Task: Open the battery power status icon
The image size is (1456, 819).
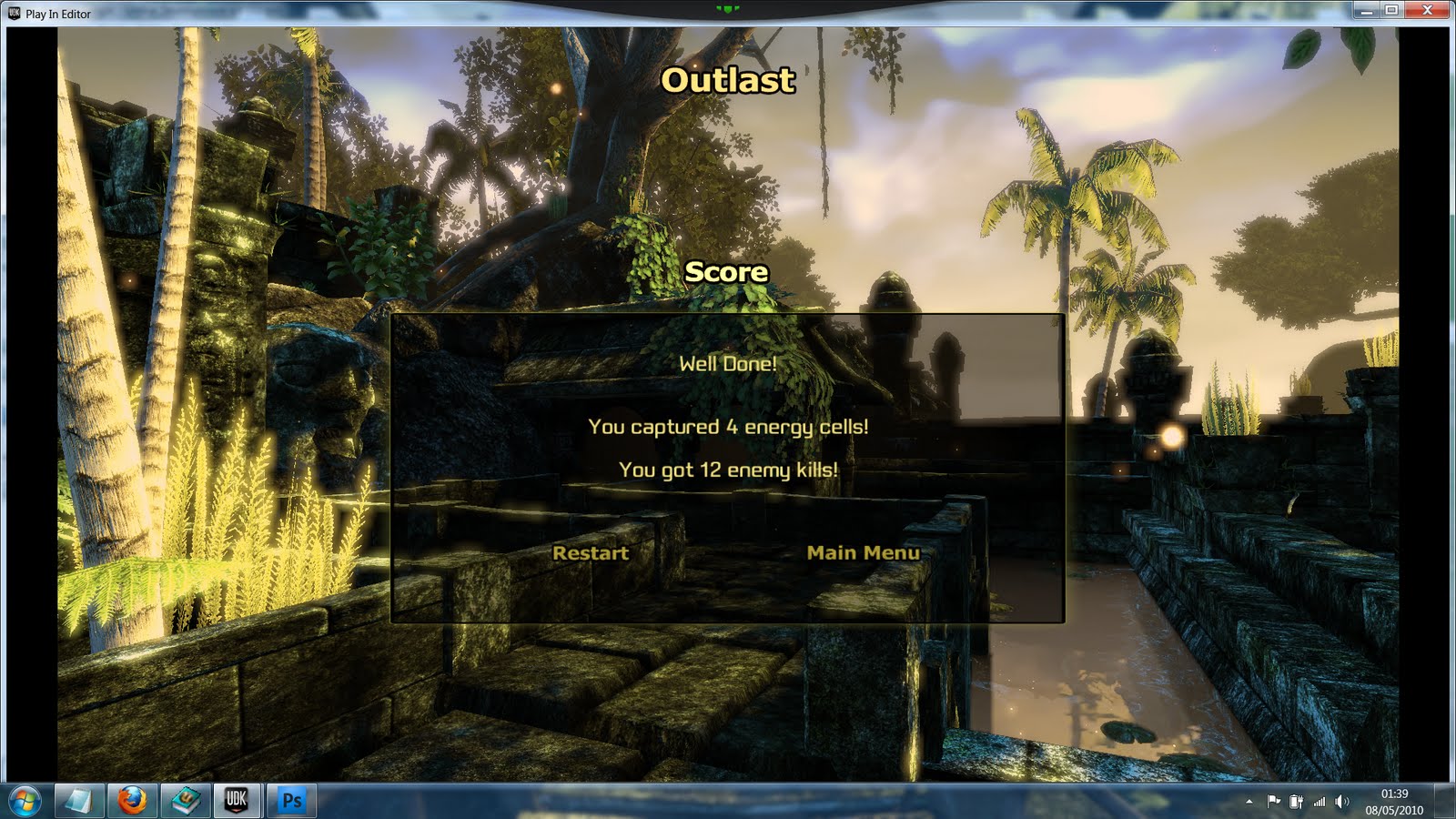Action: coord(1296,802)
